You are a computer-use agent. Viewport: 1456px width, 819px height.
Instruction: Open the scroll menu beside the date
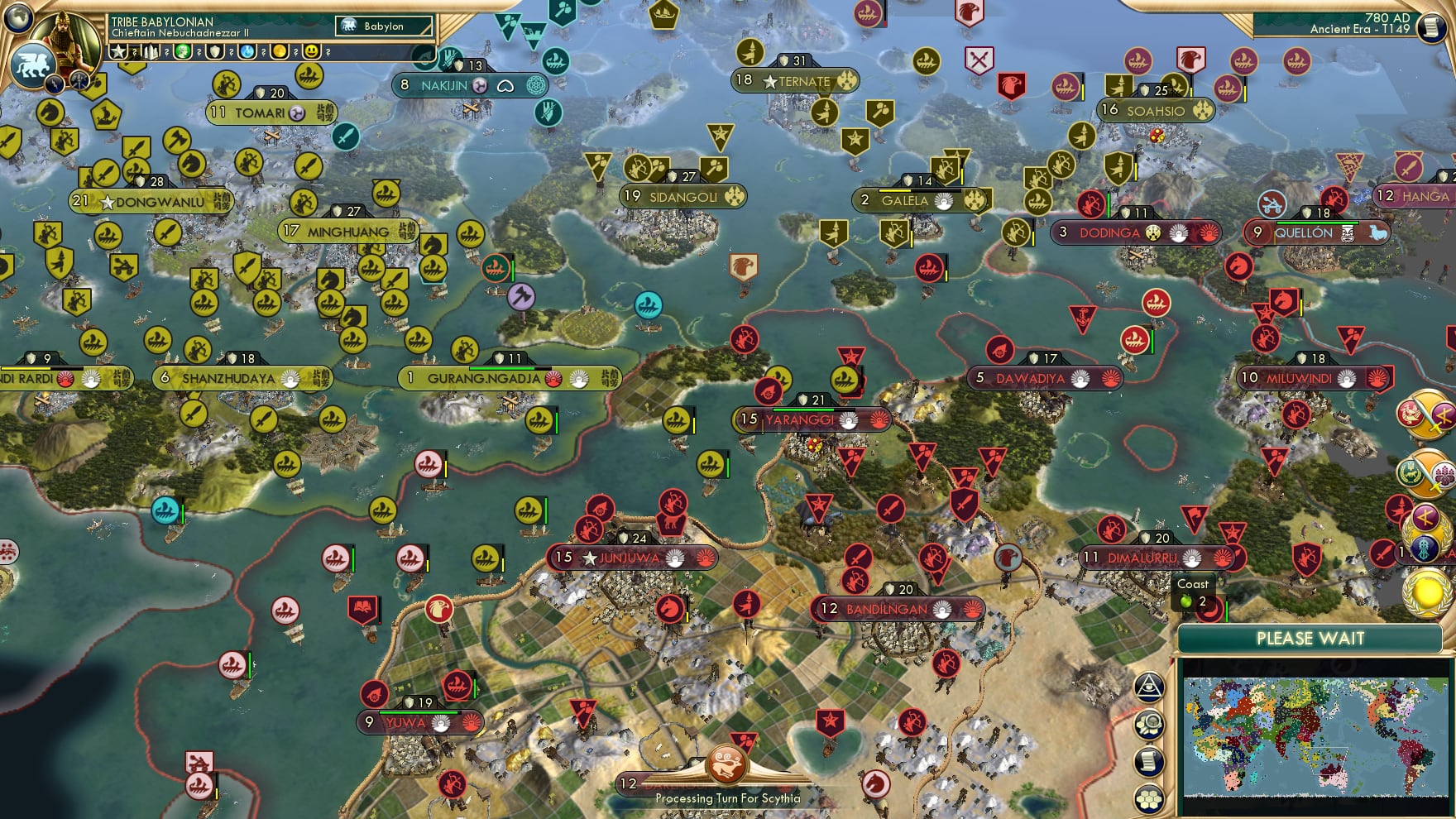(x=1430, y=27)
